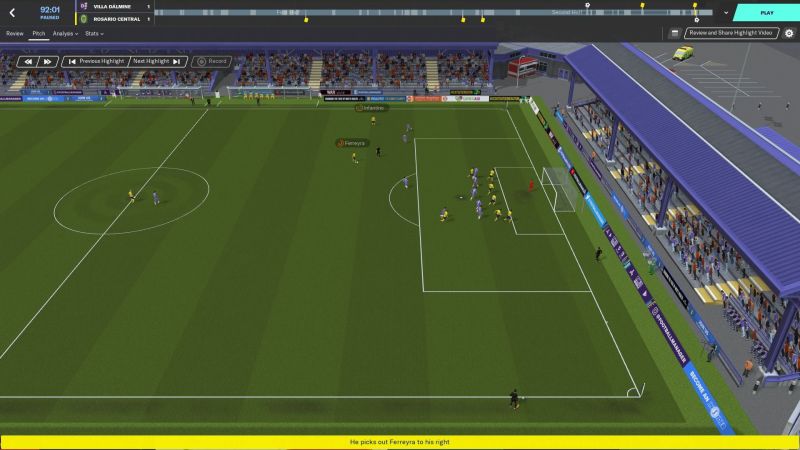Resume the match with the Play button

coord(766,13)
